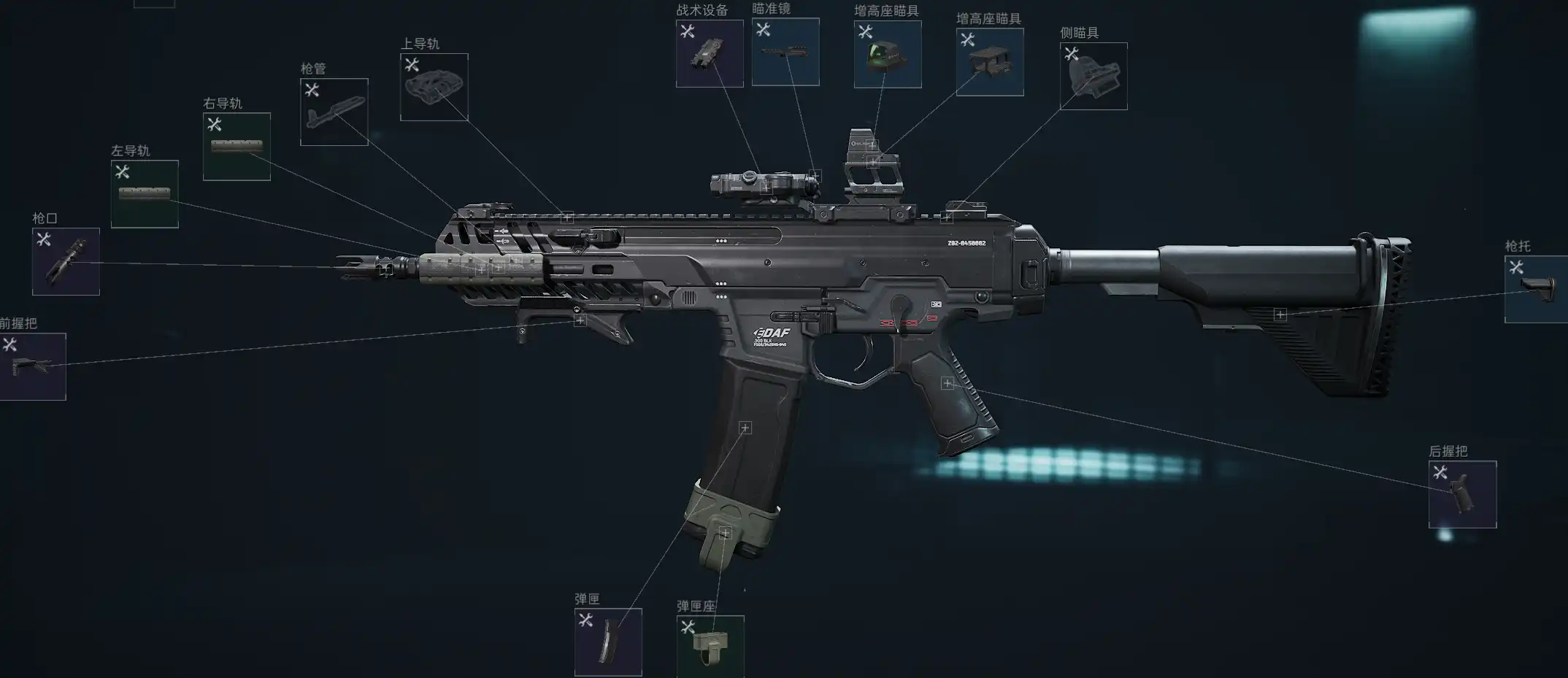Choose the 增高座瞄具 slot with green-lens sight
Image resolution: width=1568 pixels, height=678 pixels.
pos(888,54)
